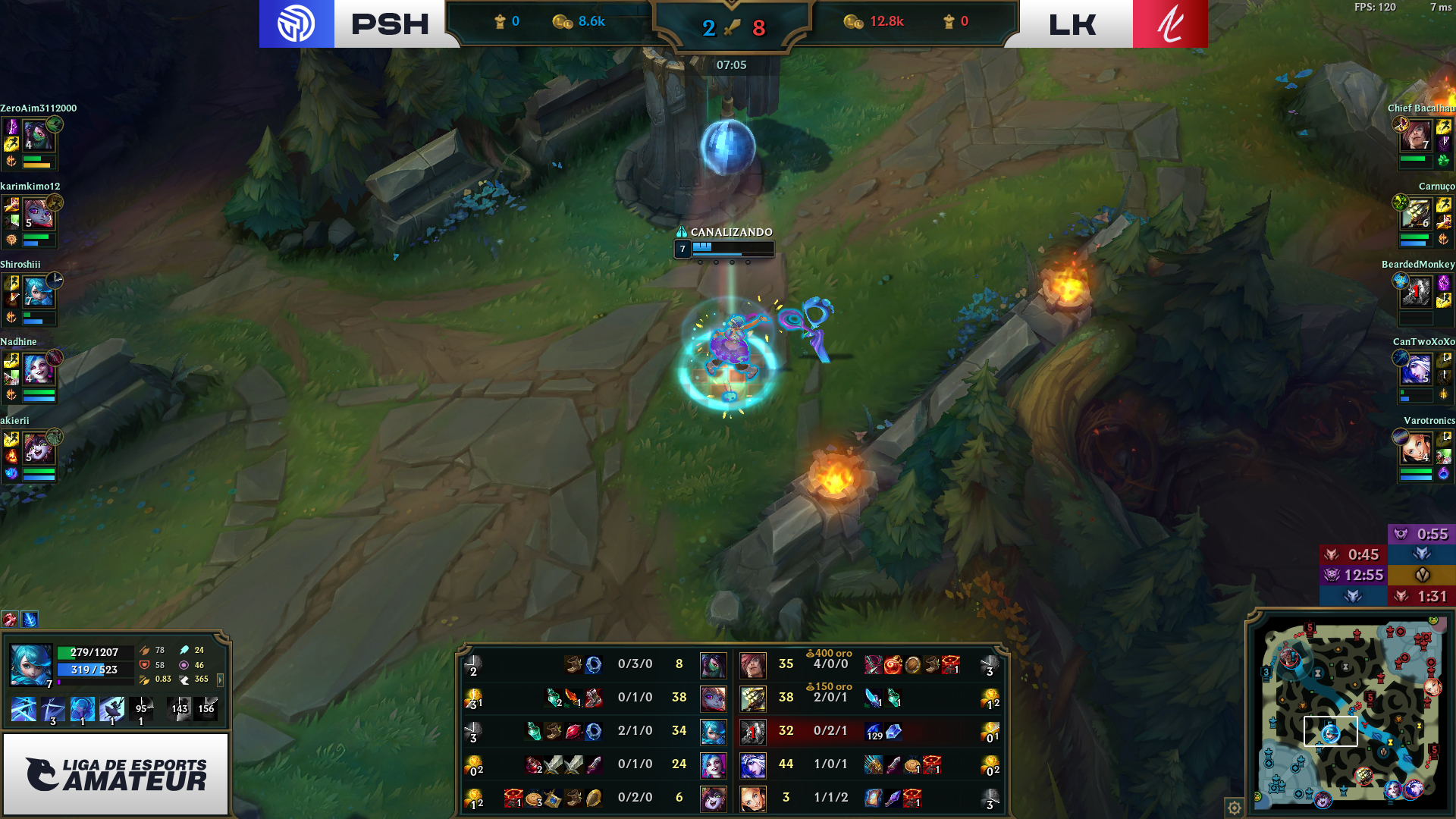This screenshot has width=1456, height=819.
Task: Click the first ability icon in champion panel
Action: click(24, 710)
